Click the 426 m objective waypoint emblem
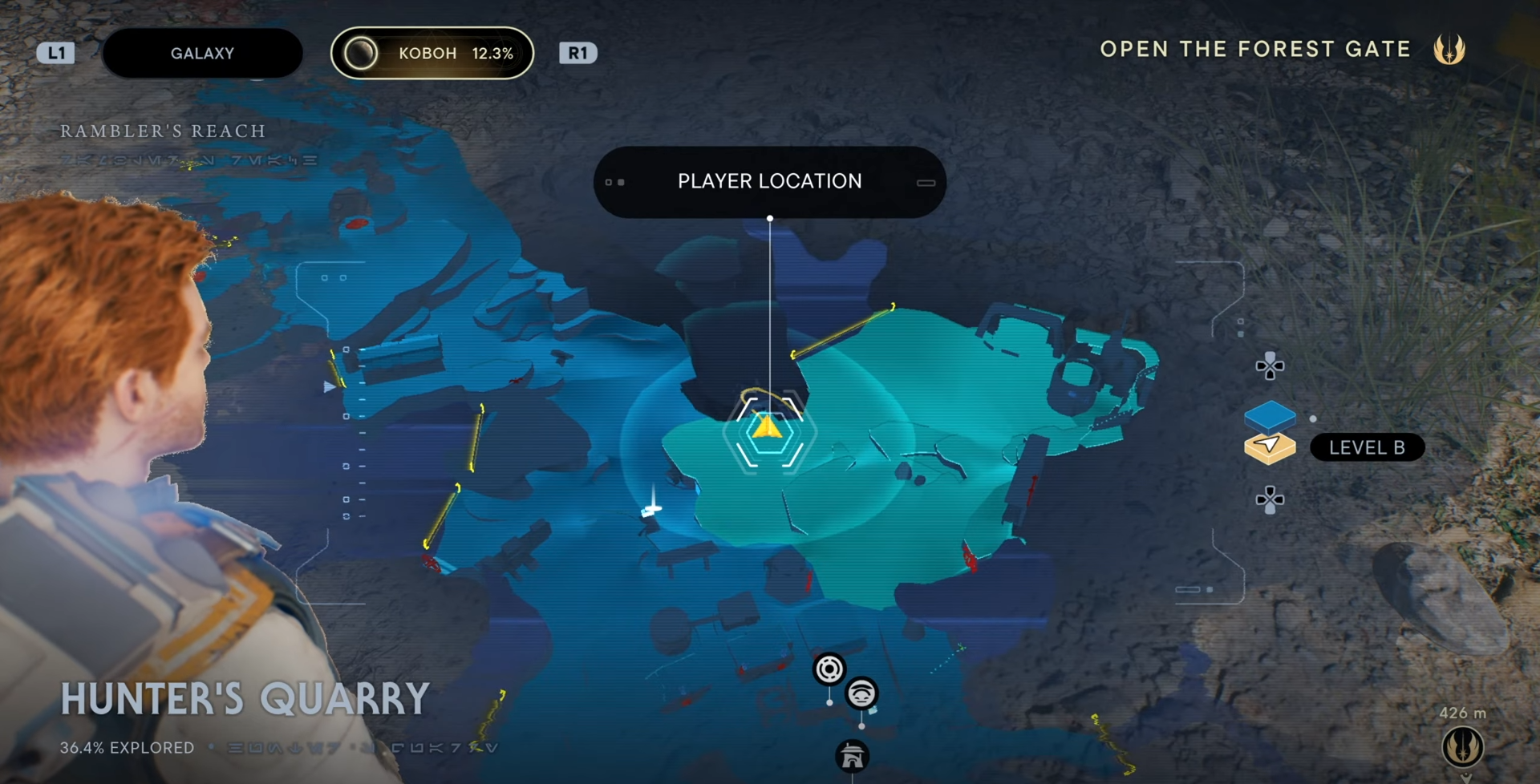 click(1462, 746)
